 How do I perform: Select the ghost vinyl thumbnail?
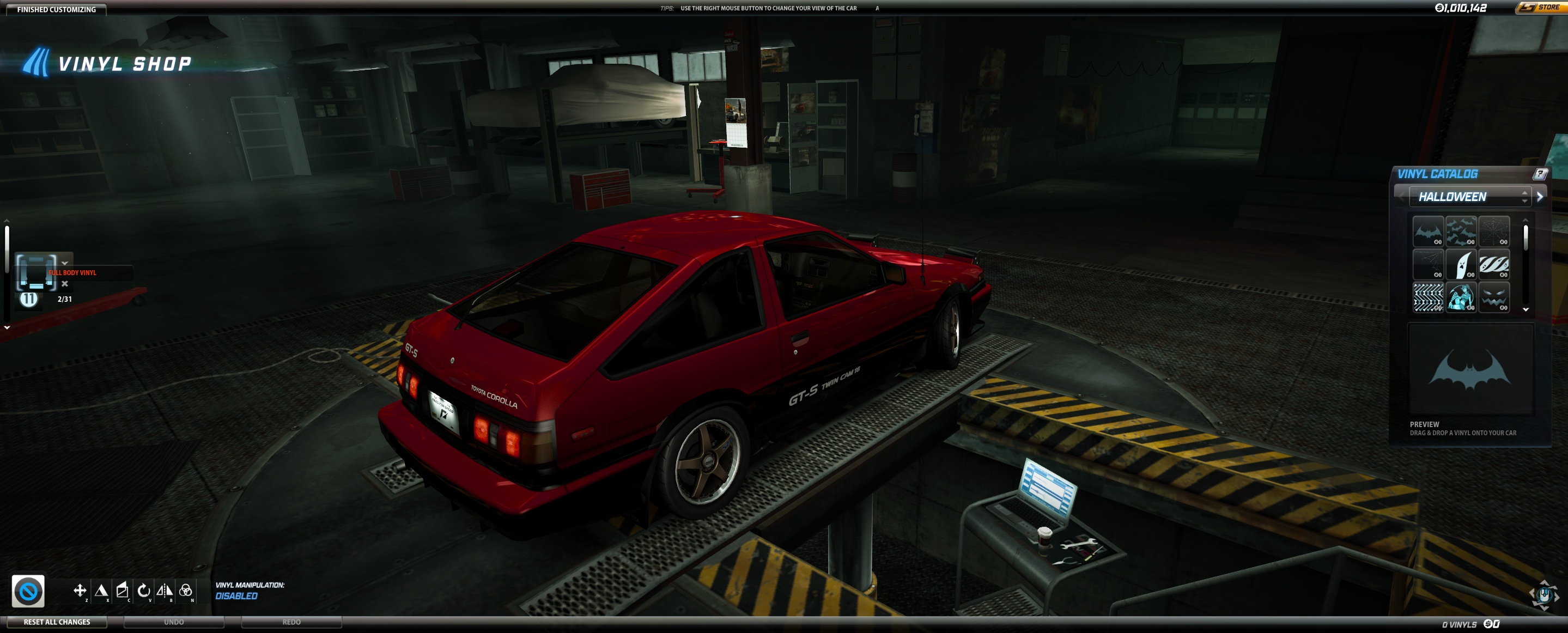point(1460,265)
